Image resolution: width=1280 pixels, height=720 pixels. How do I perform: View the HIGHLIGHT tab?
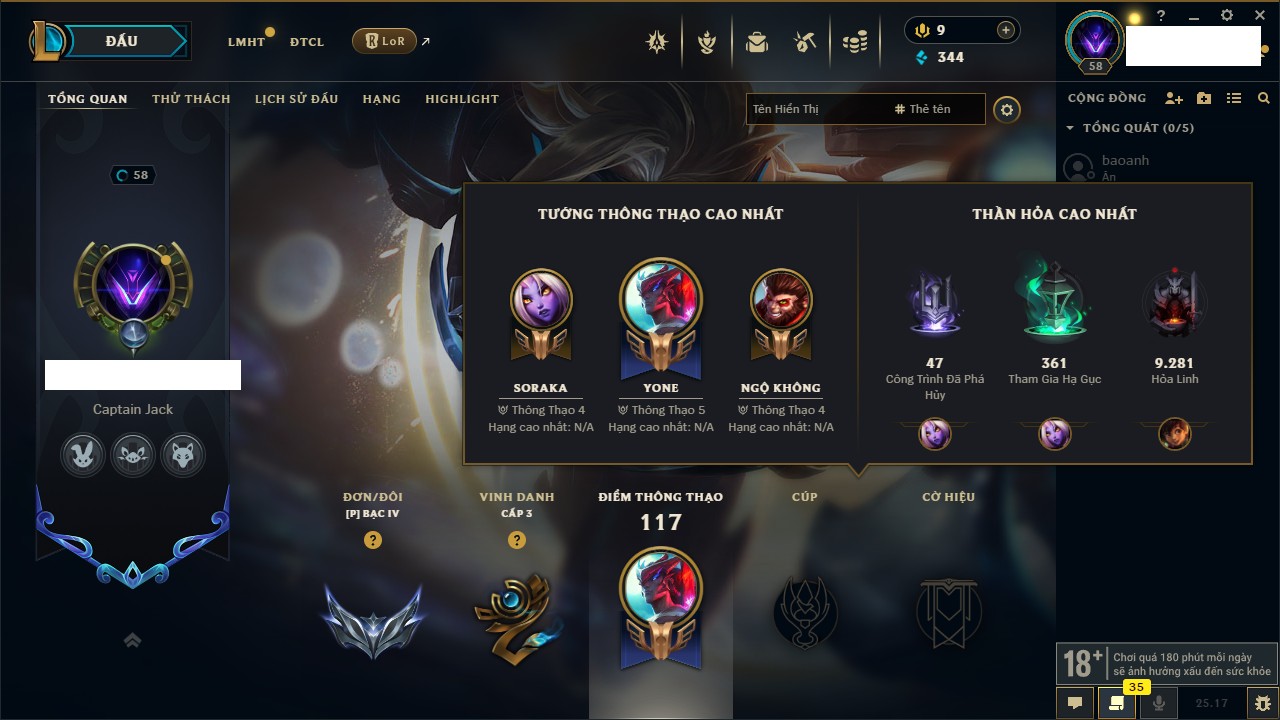(461, 99)
